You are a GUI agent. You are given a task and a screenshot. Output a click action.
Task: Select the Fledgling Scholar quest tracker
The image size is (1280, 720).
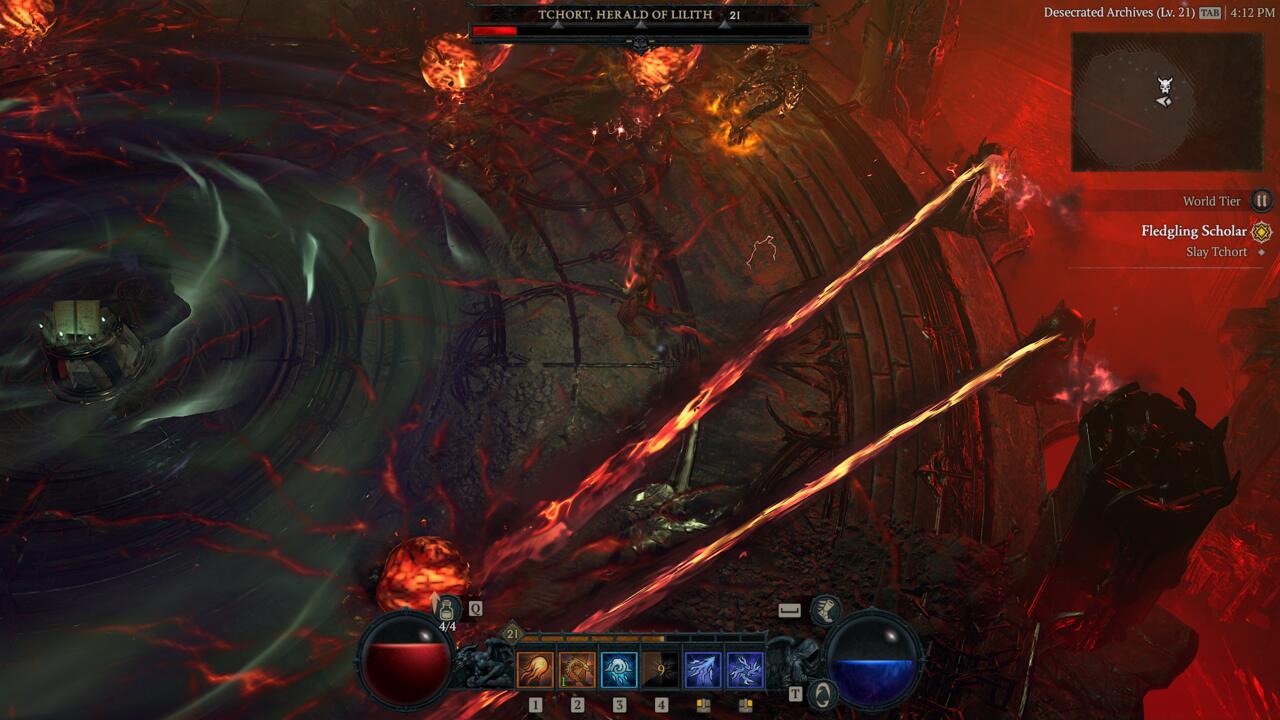click(x=1194, y=231)
